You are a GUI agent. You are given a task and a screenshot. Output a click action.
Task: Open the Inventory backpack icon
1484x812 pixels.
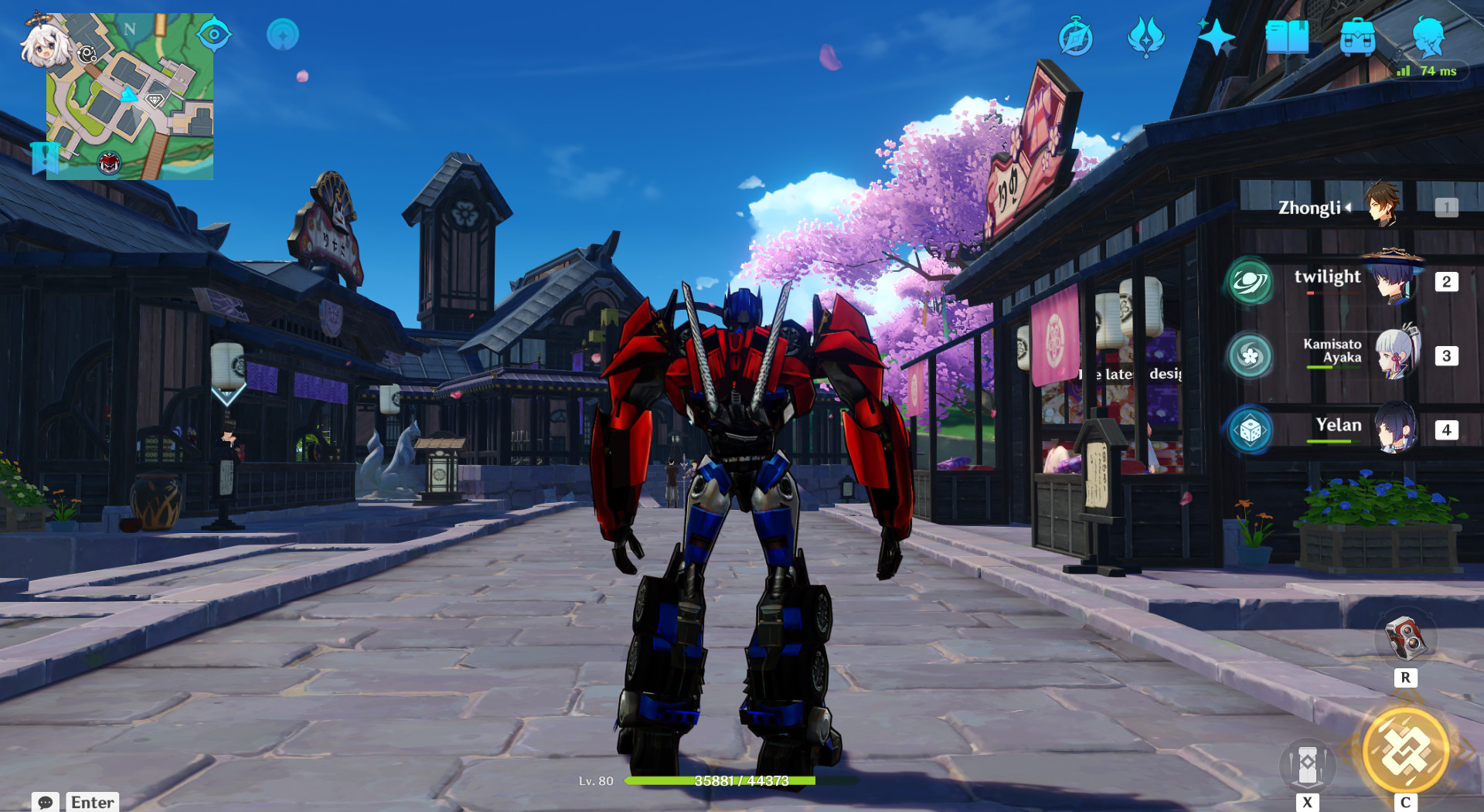[1359, 35]
